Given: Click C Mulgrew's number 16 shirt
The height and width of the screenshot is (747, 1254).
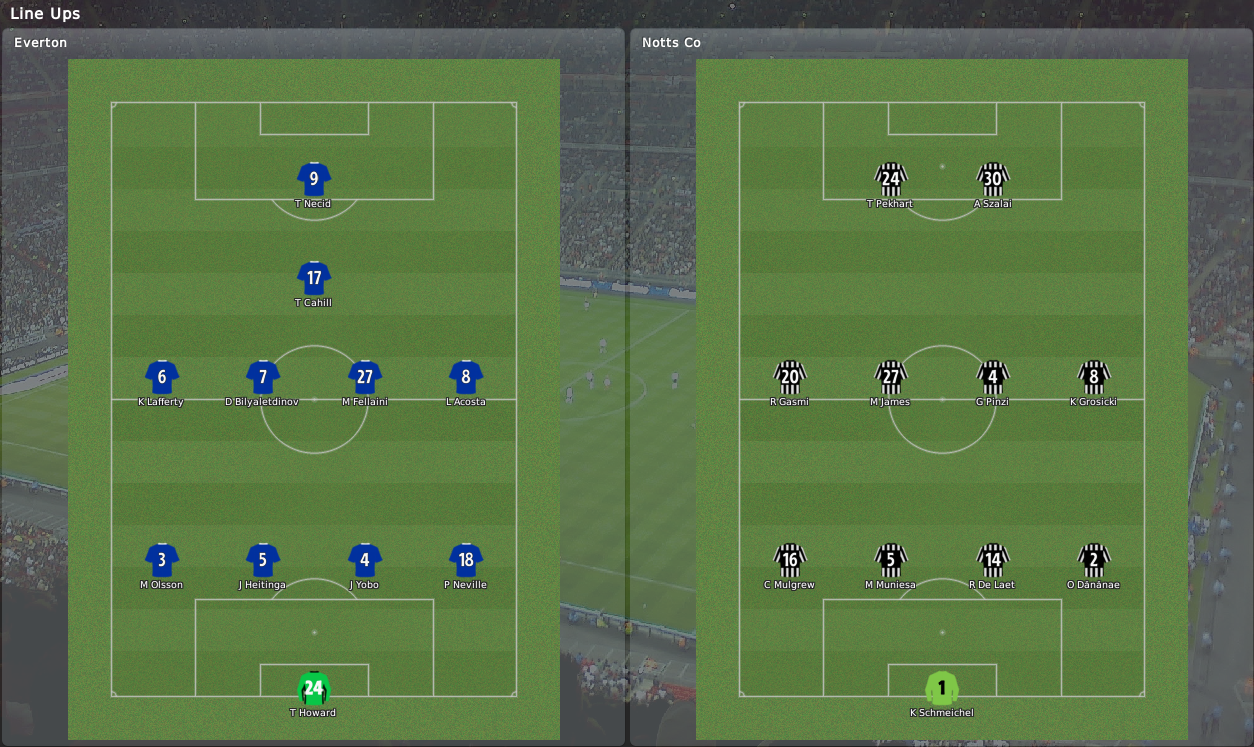Looking at the screenshot, I should pos(790,560).
